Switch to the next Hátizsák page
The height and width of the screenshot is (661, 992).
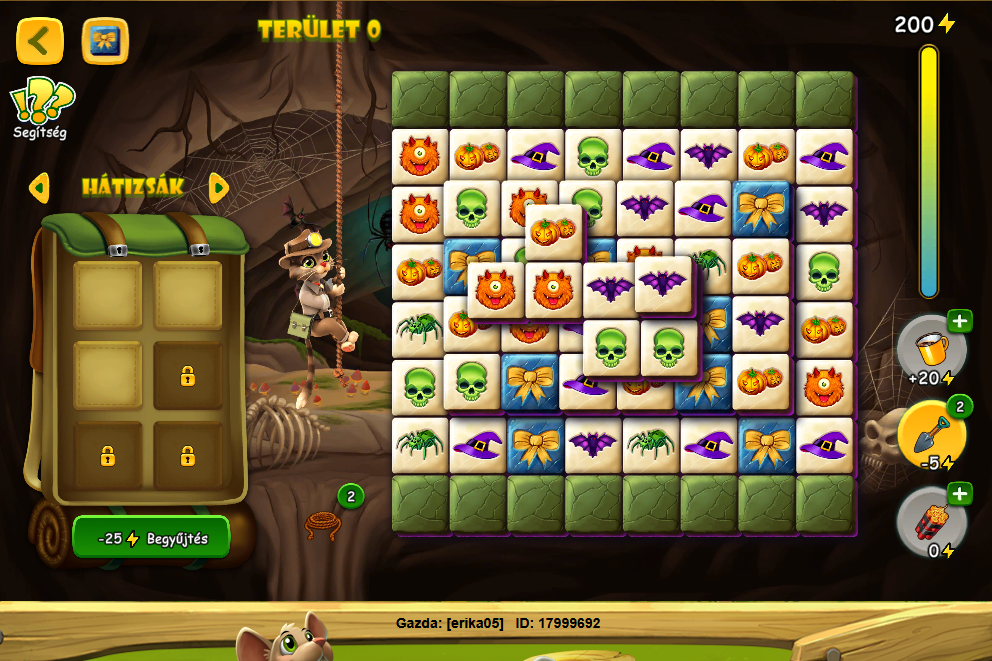pos(219,187)
